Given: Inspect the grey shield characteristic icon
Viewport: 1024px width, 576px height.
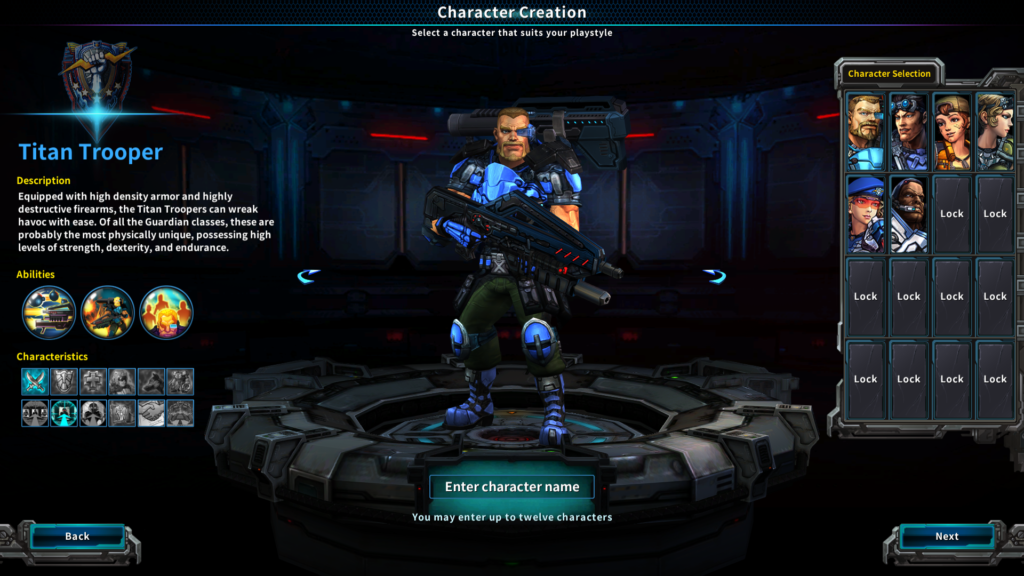Looking at the screenshot, I should pos(64,381).
